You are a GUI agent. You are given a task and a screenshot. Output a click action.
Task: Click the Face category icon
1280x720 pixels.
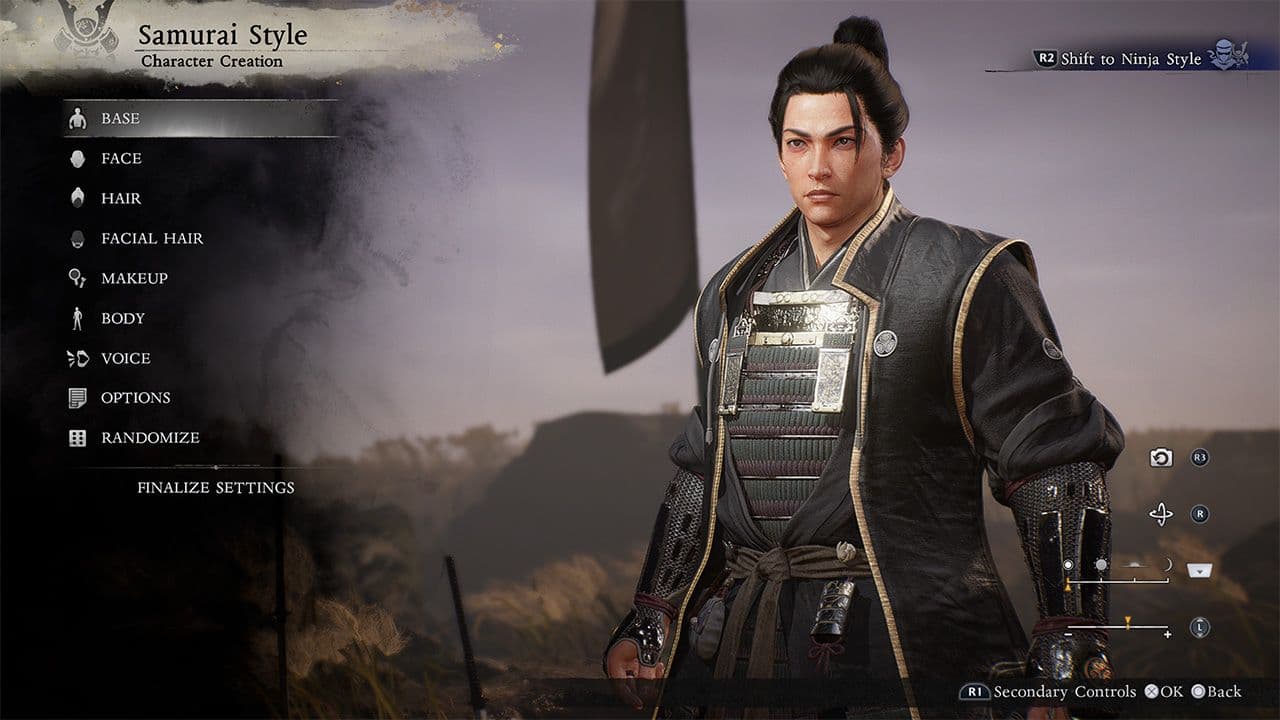tap(78, 158)
